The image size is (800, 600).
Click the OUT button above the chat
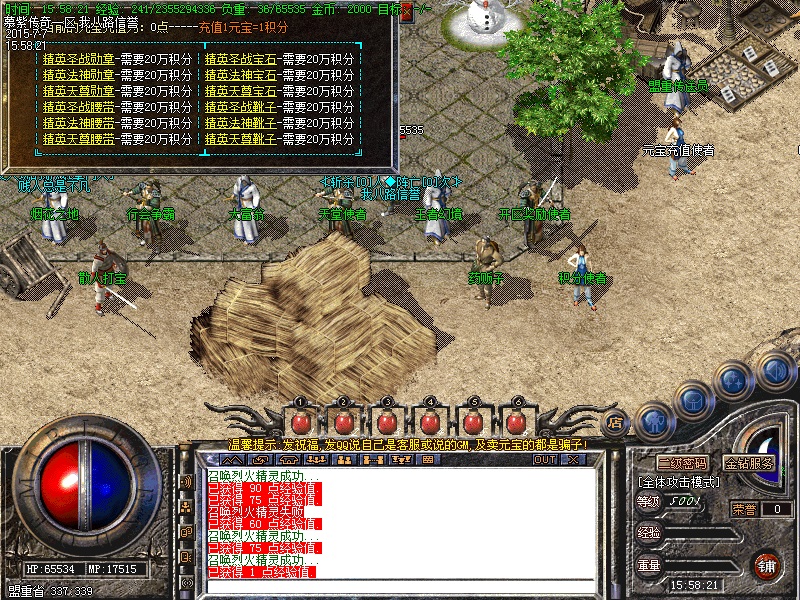pyautogui.click(x=545, y=460)
